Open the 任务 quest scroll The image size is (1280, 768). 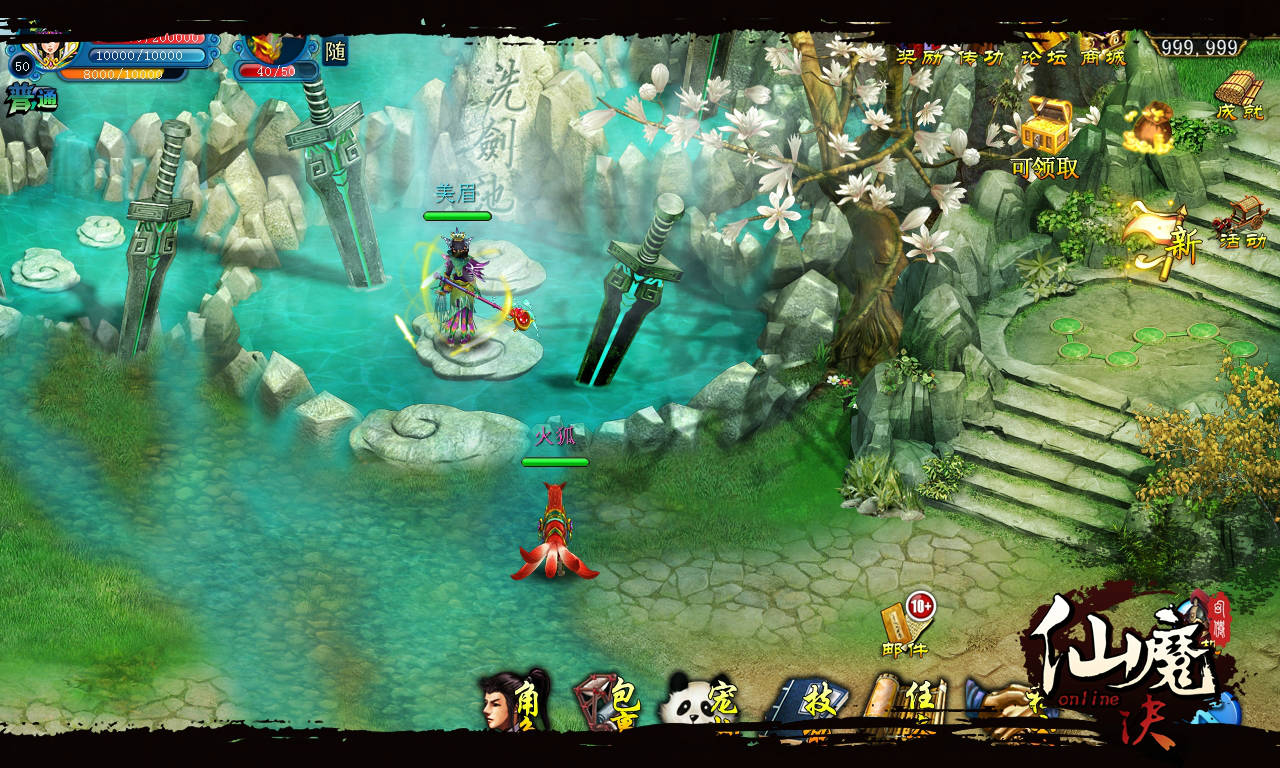point(897,704)
